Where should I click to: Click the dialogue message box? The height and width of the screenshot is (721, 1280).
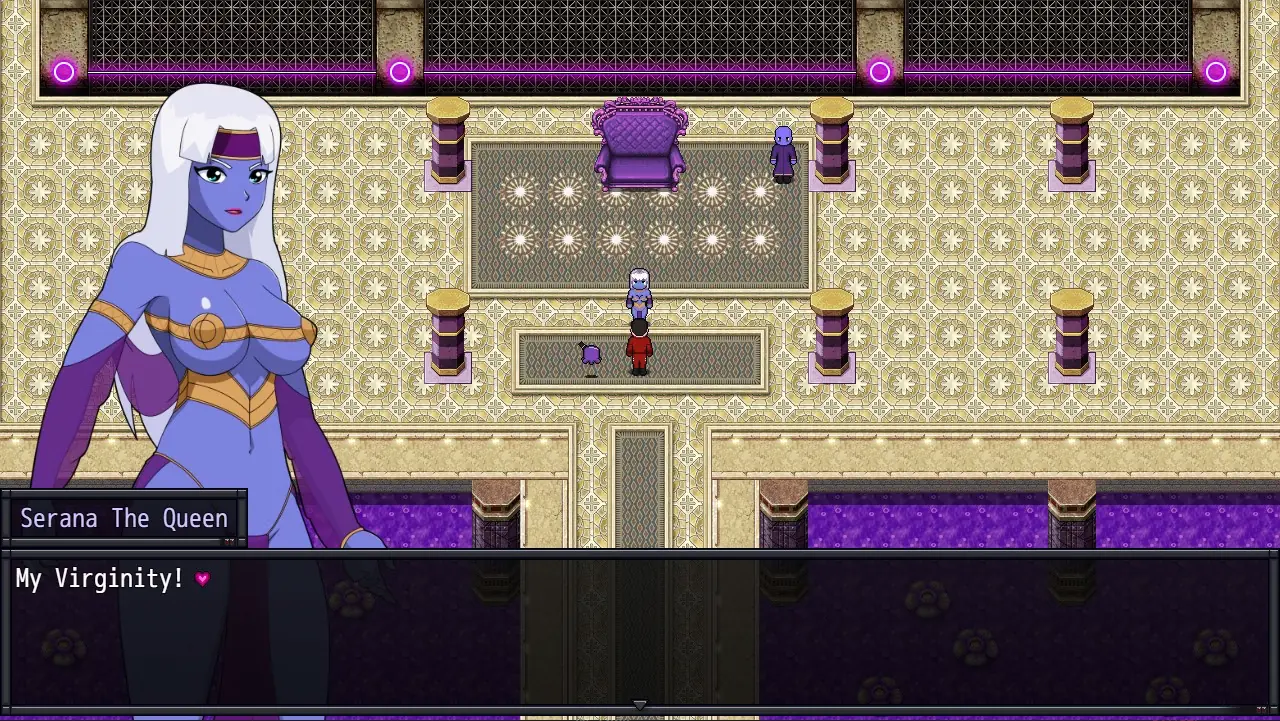coord(640,630)
